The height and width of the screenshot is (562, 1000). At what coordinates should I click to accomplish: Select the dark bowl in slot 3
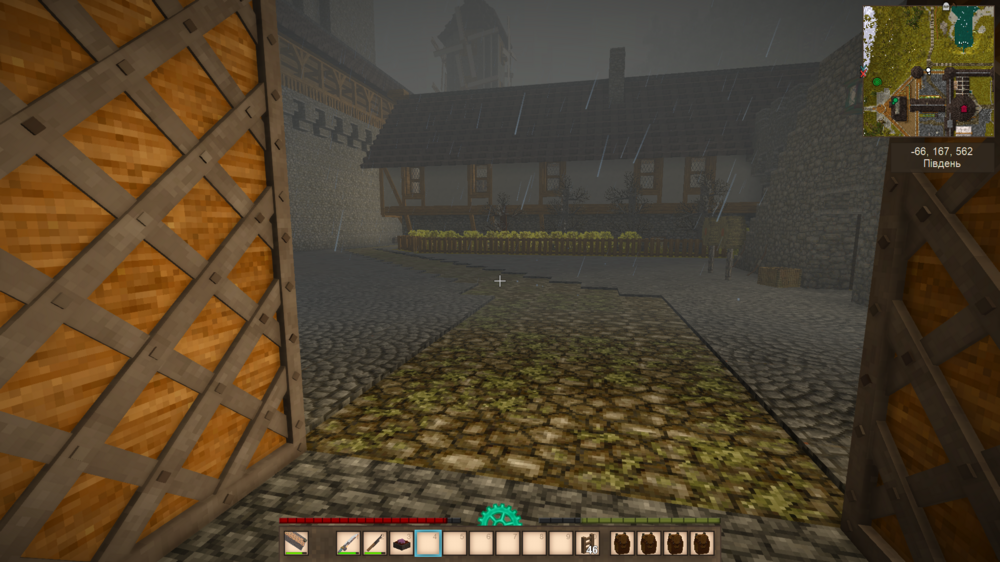[x=401, y=544]
